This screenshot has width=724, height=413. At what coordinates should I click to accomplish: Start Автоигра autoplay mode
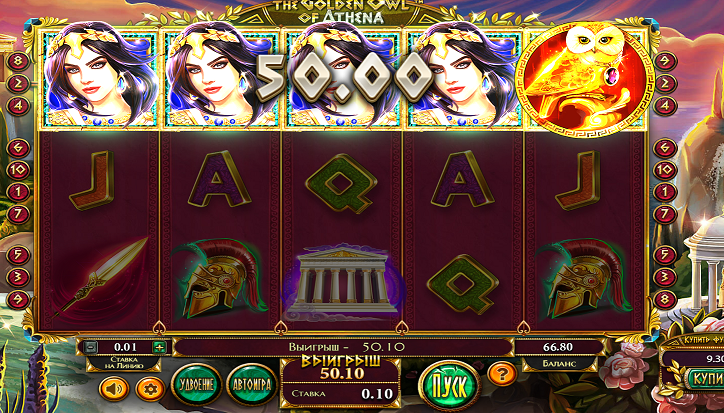pyautogui.click(x=249, y=384)
